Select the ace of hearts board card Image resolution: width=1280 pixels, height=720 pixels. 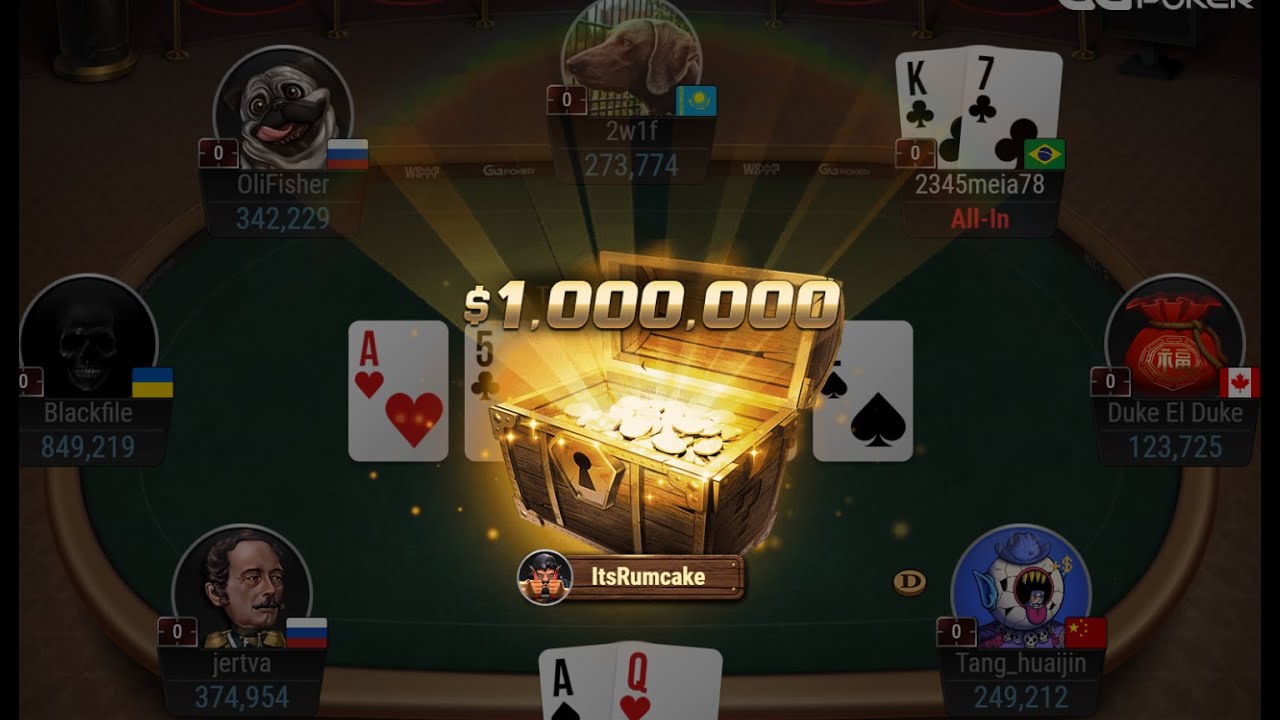click(398, 391)
